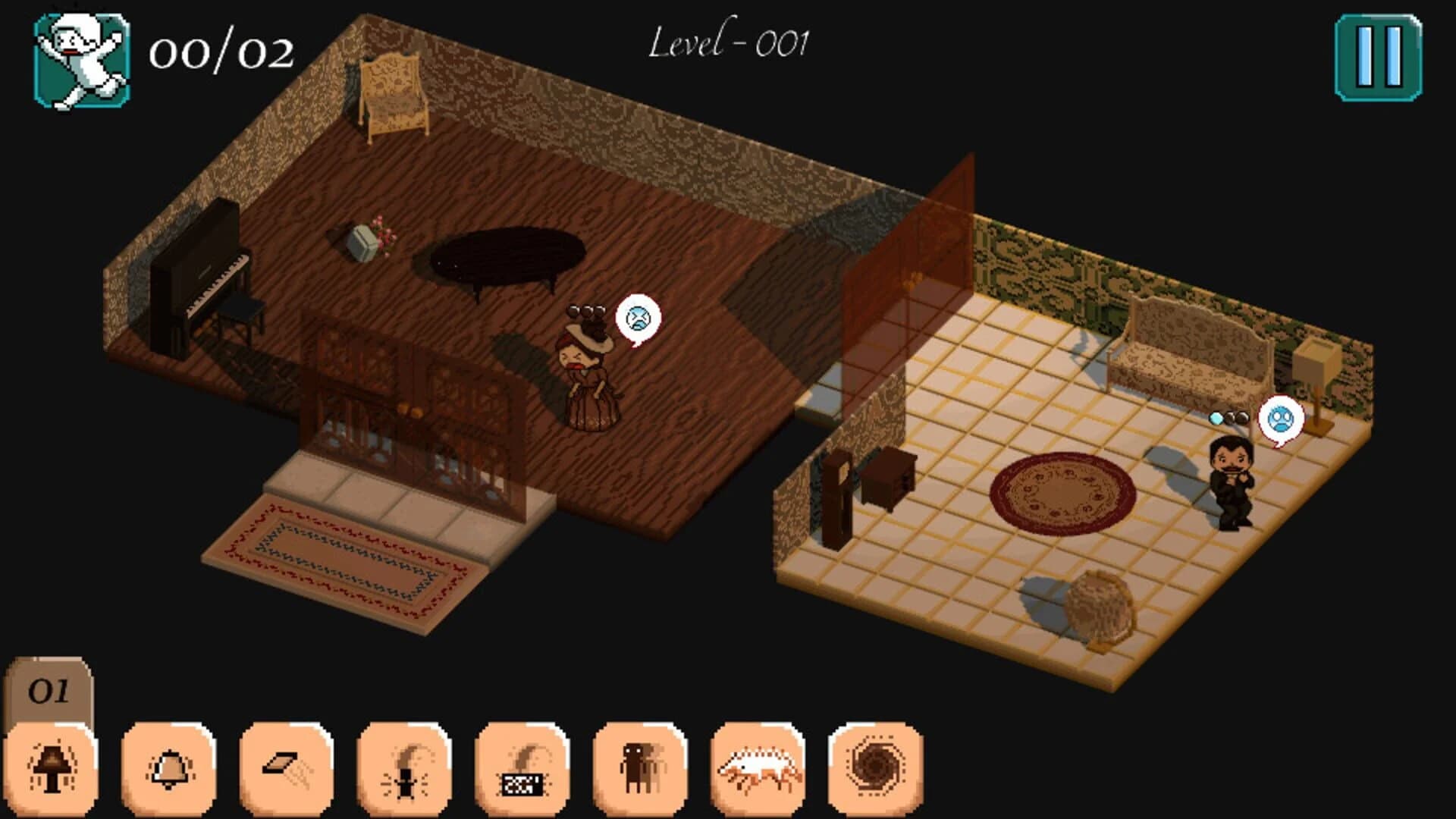1456x819 pixels.
Task: Click the sofa in the tiled room
Action: (1191, 349)
